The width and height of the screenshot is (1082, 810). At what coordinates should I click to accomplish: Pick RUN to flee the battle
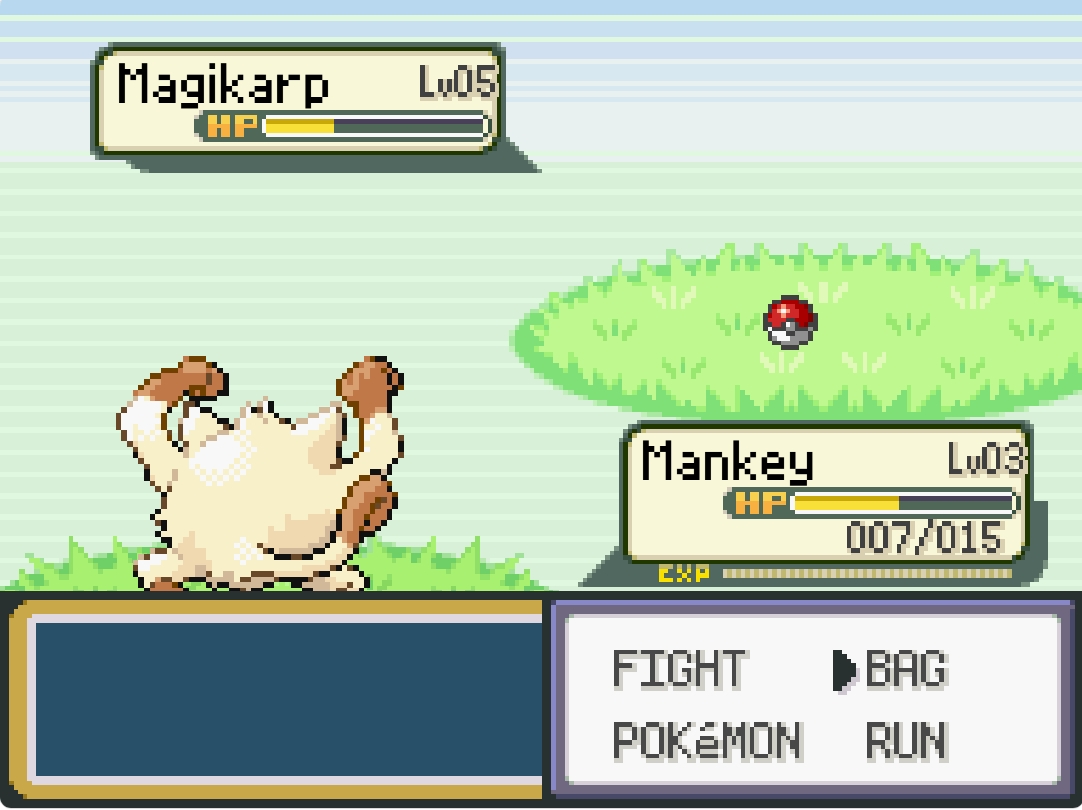click(x=906, y=741)
